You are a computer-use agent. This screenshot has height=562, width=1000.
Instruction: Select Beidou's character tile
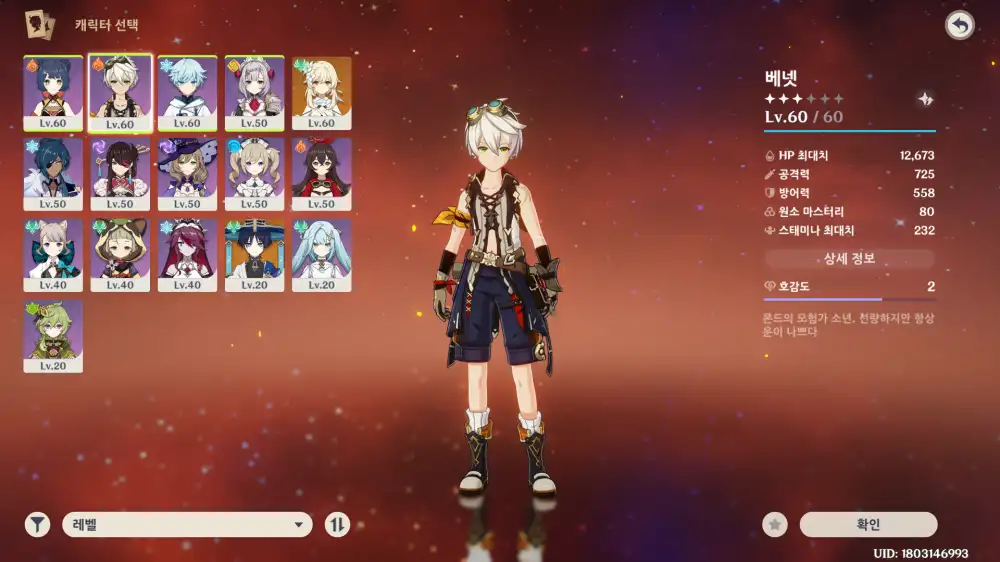coord(120,174)
